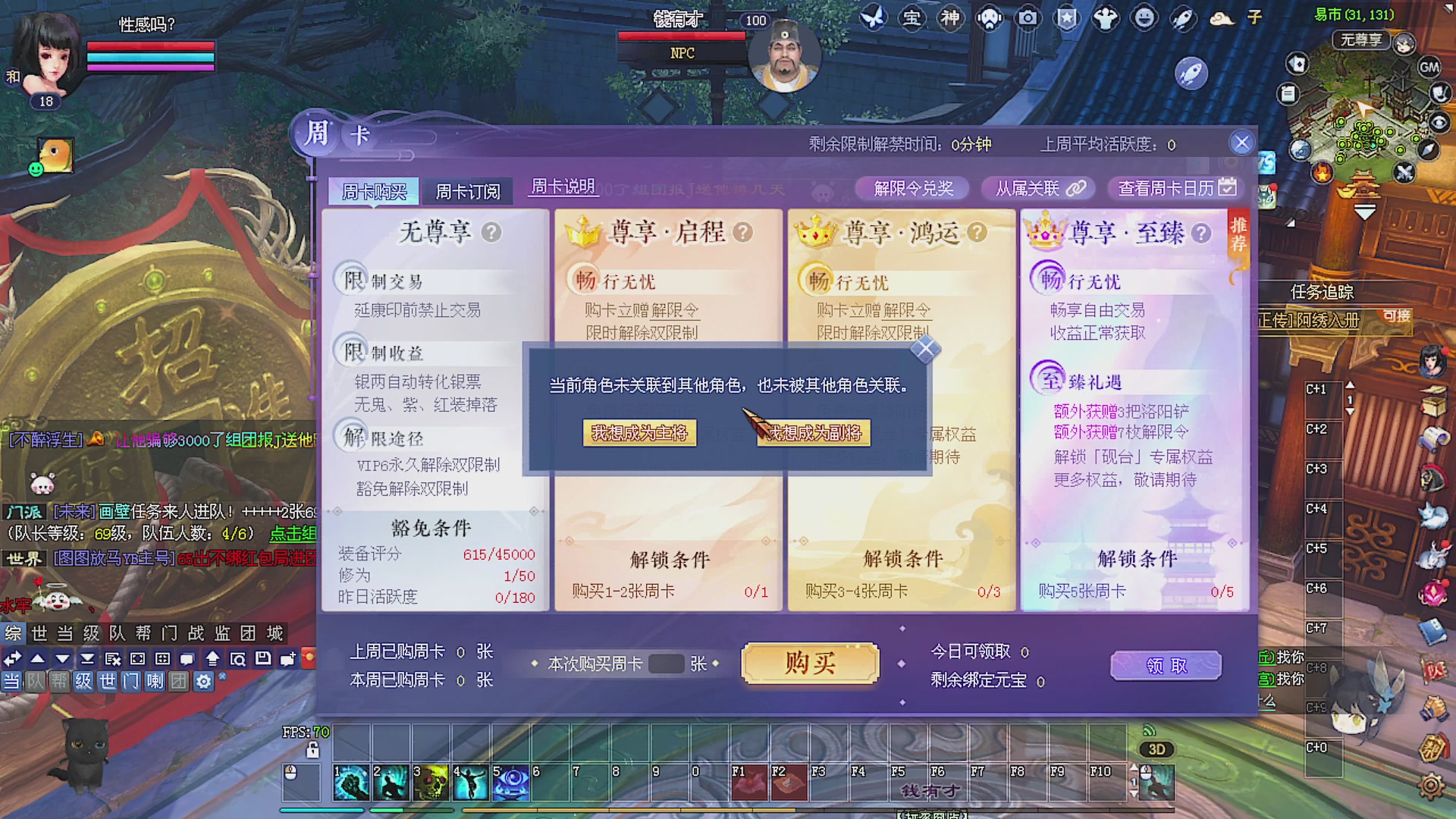Clear chat using the erase icon

113,659
